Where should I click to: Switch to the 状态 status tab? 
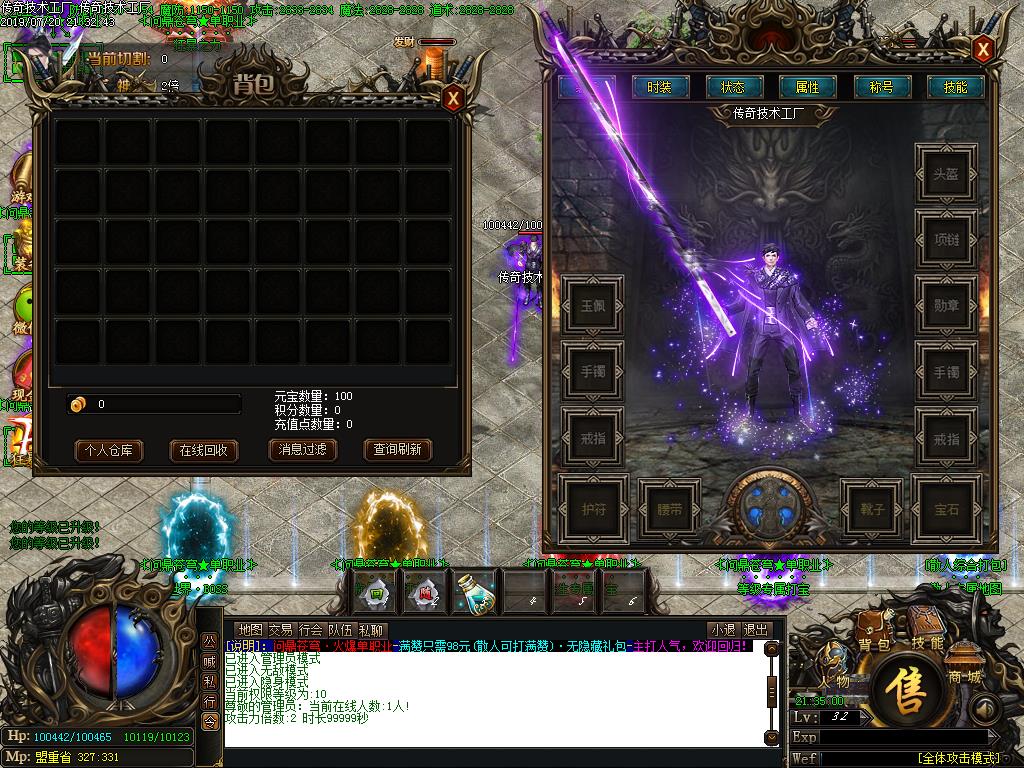733,87
